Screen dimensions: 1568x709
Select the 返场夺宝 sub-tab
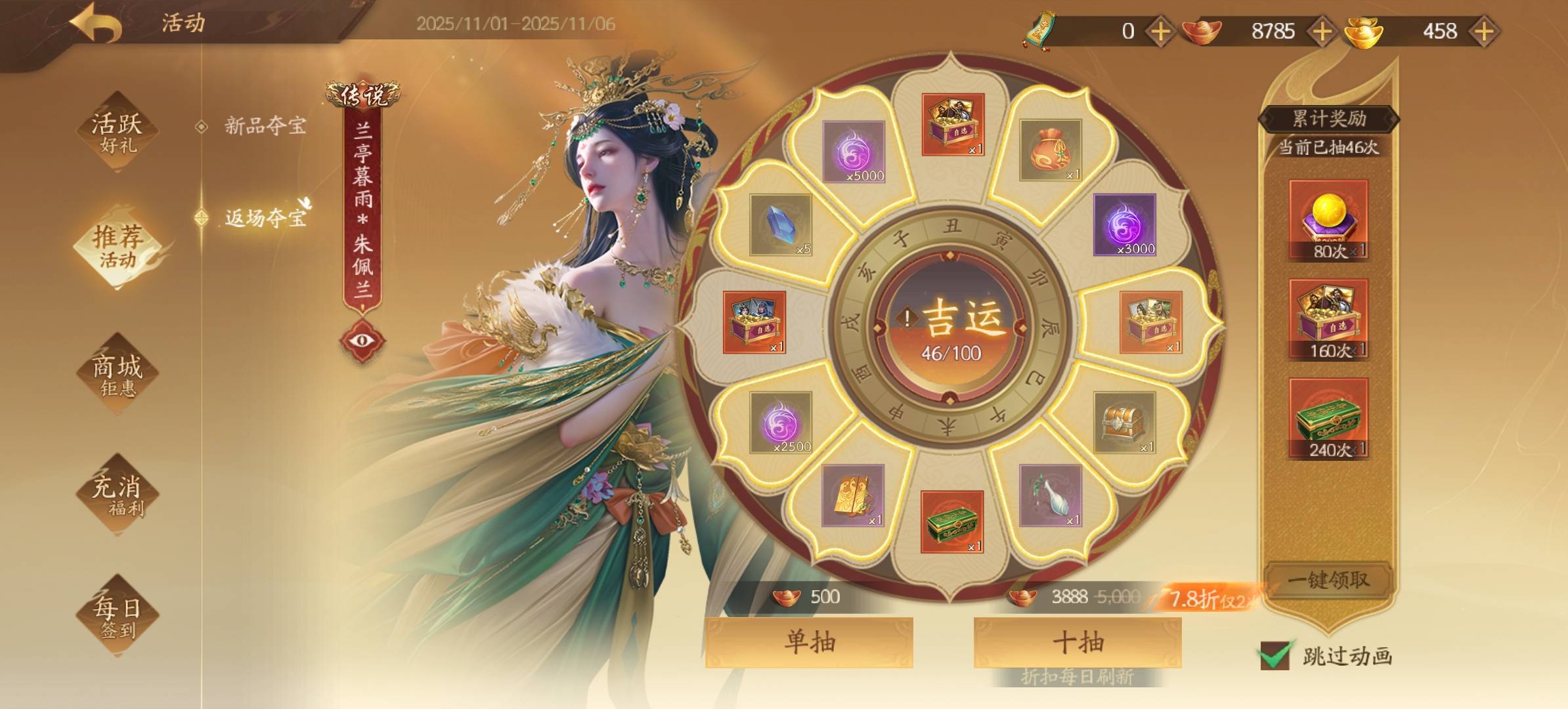pos(265,217)
